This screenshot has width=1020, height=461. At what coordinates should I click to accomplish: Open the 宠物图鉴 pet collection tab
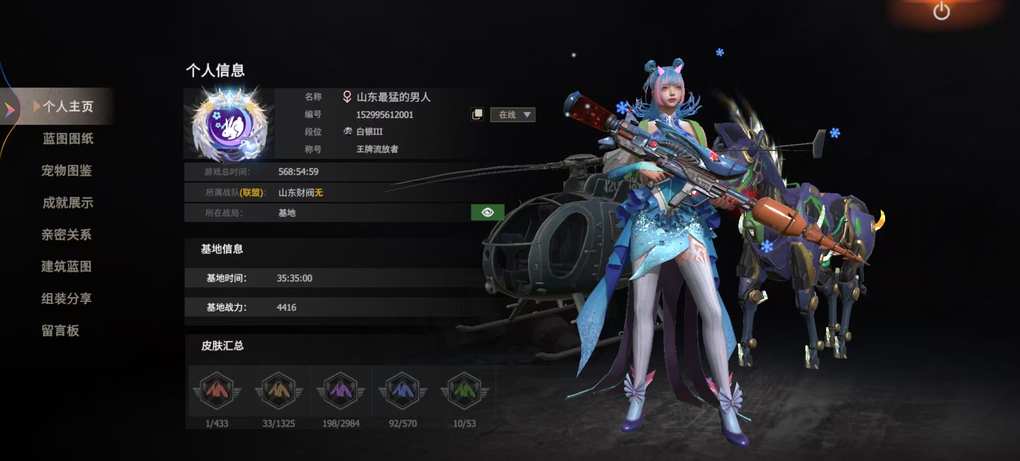pyautogui.click(x=67, y=170)
